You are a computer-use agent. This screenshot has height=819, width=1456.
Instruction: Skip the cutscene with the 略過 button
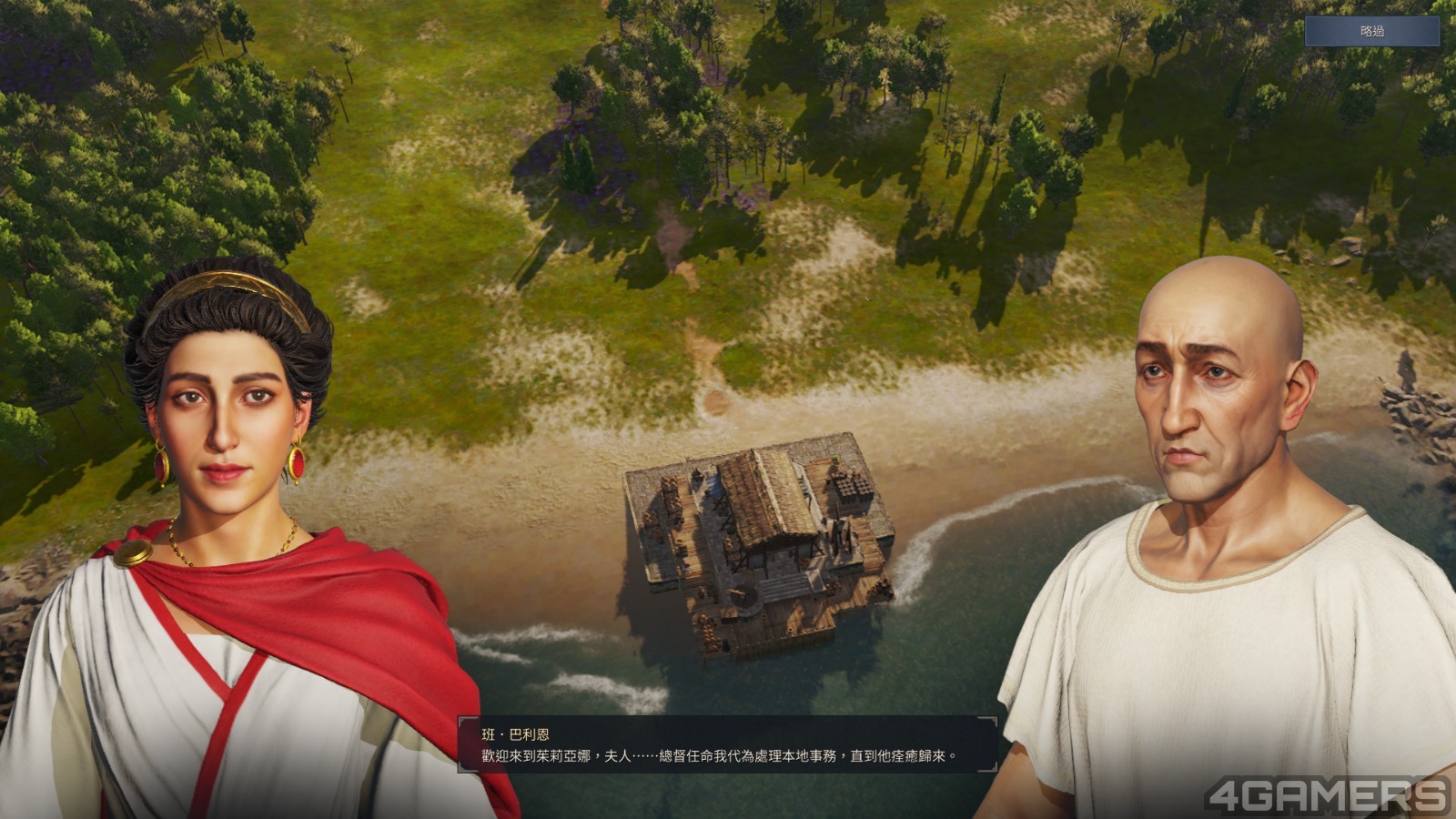(1372, 31)
